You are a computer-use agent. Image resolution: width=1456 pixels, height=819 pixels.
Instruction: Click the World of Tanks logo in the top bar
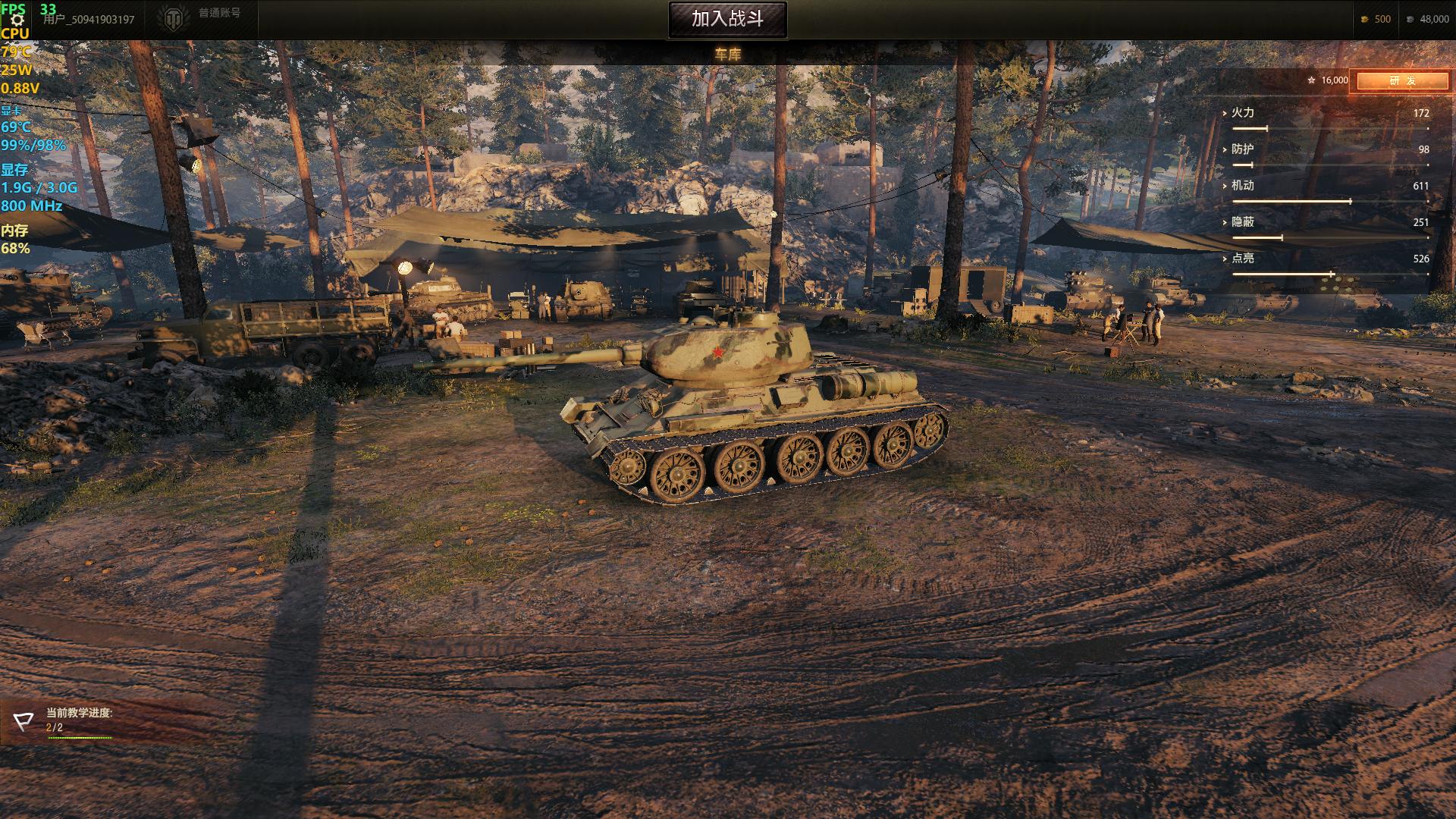pyautogui.click(x=175, y=15)
